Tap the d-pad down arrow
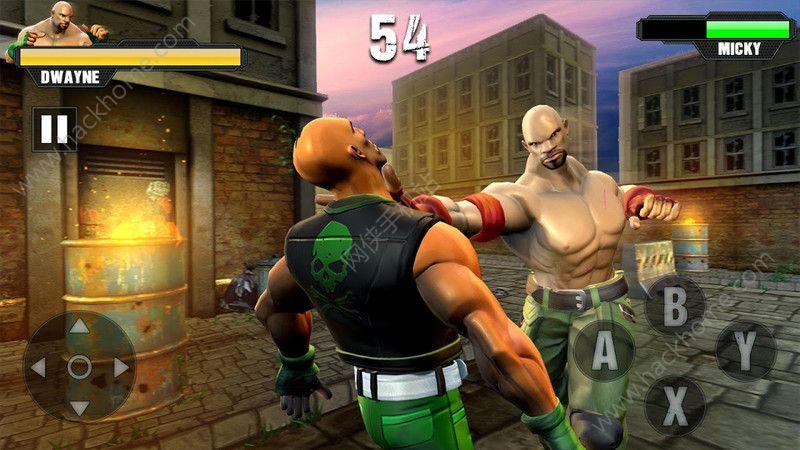The width and height of the screenshot is (800, 450). 80,408
